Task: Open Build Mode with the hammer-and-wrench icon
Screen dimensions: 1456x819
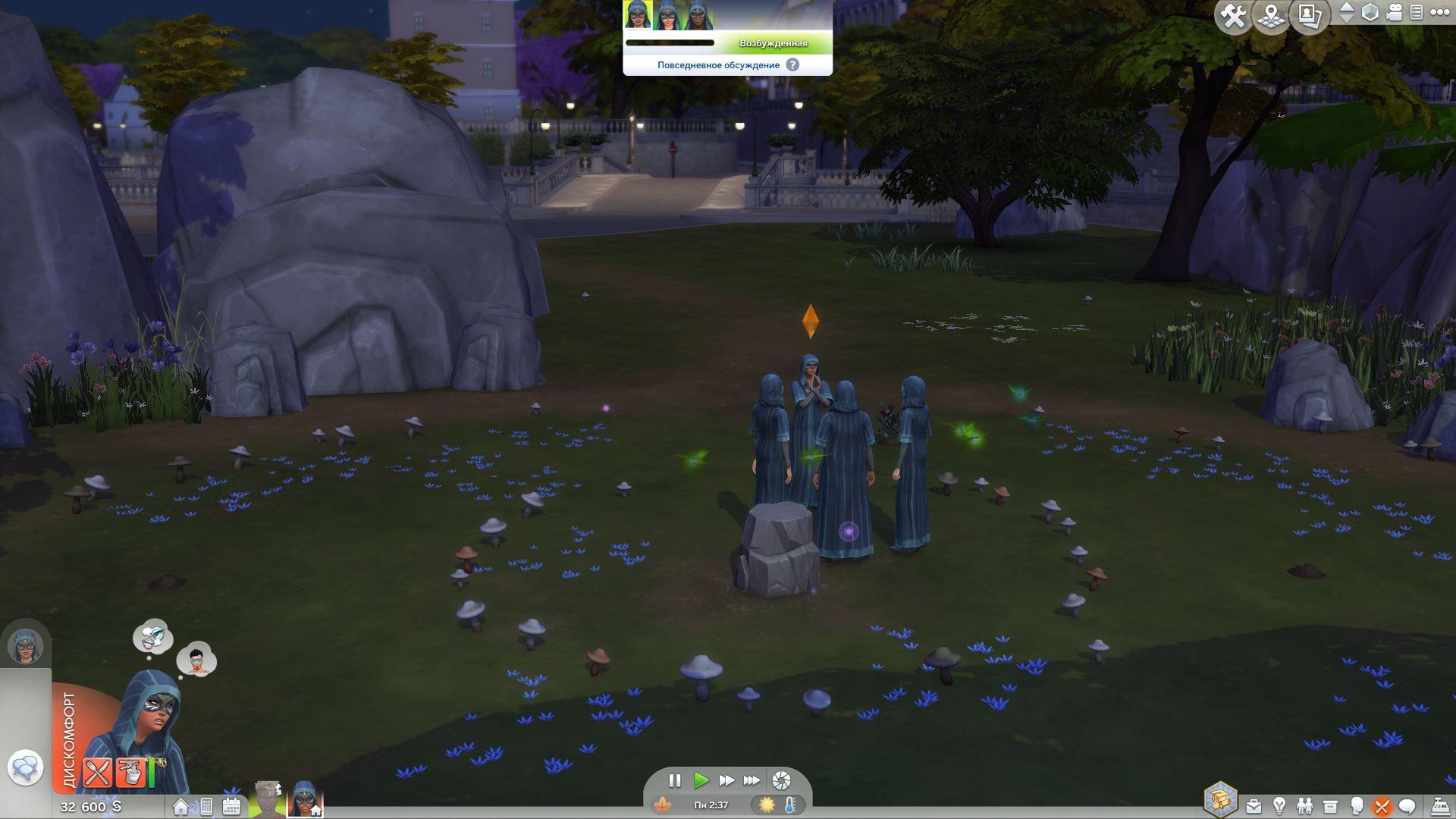Action: pos(1233,16)
